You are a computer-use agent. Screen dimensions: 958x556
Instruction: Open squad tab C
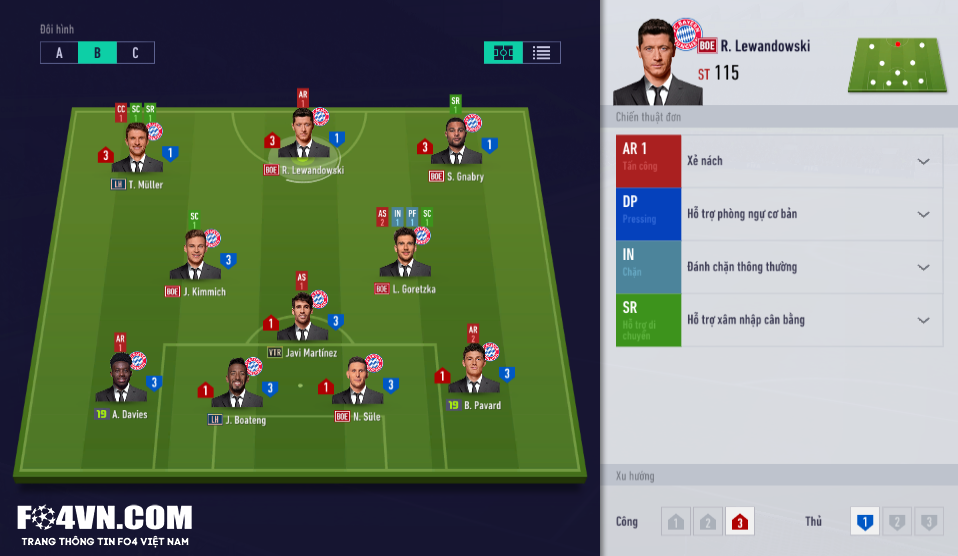135,53
